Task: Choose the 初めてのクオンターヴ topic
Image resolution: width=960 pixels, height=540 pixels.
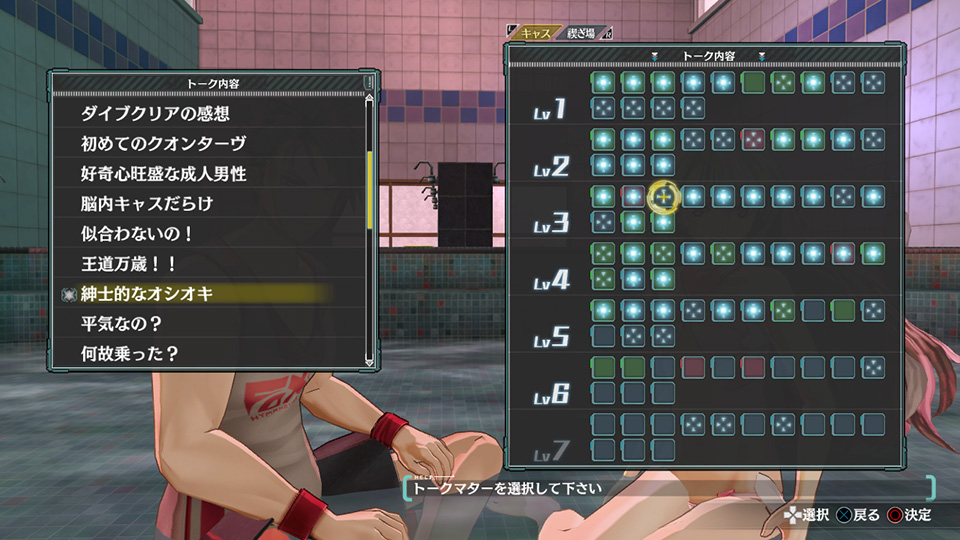Action: (163, 144)
